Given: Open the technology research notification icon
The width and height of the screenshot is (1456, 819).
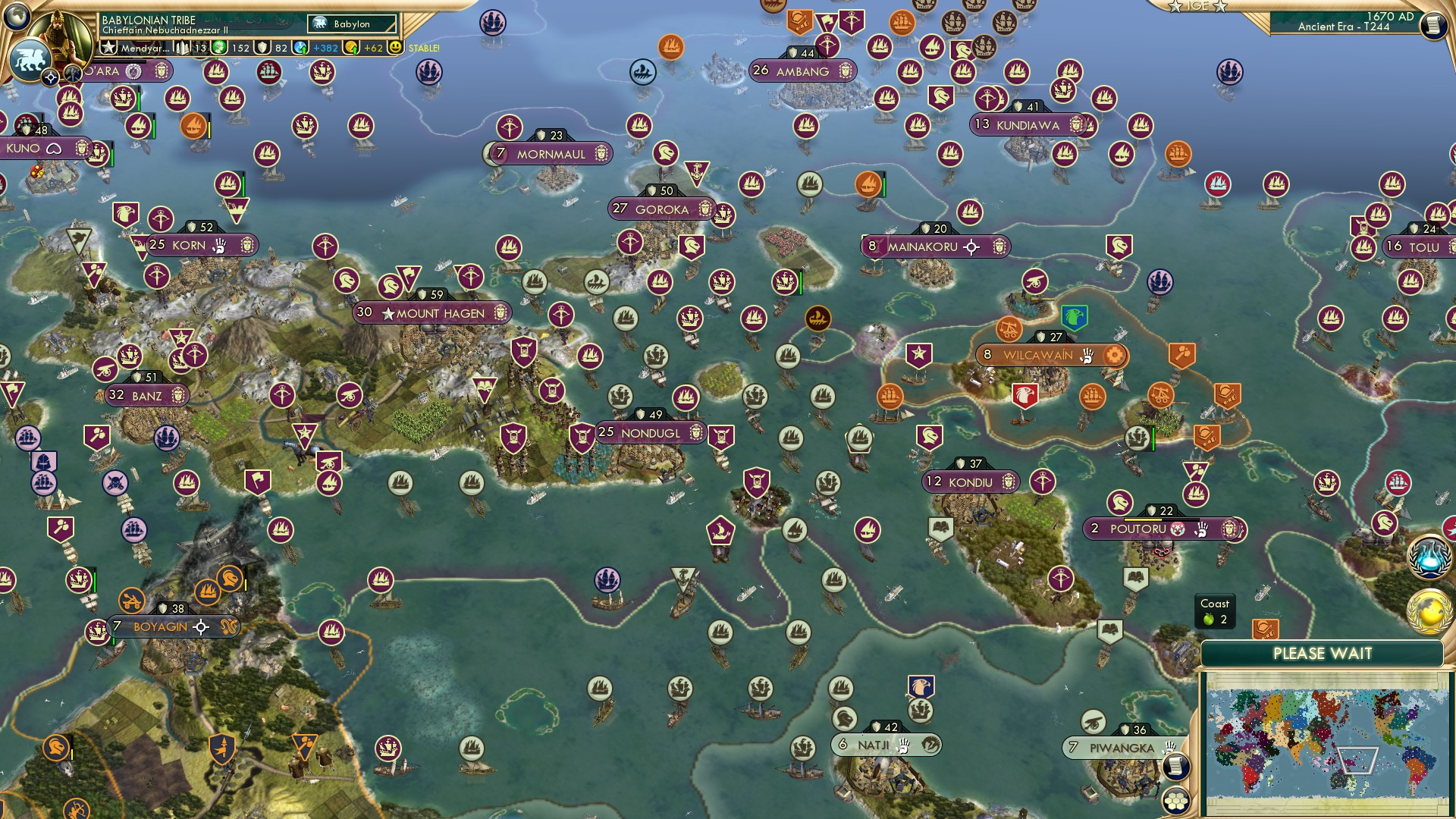Looking at the screenshot, I should (x=1428, y=556).
